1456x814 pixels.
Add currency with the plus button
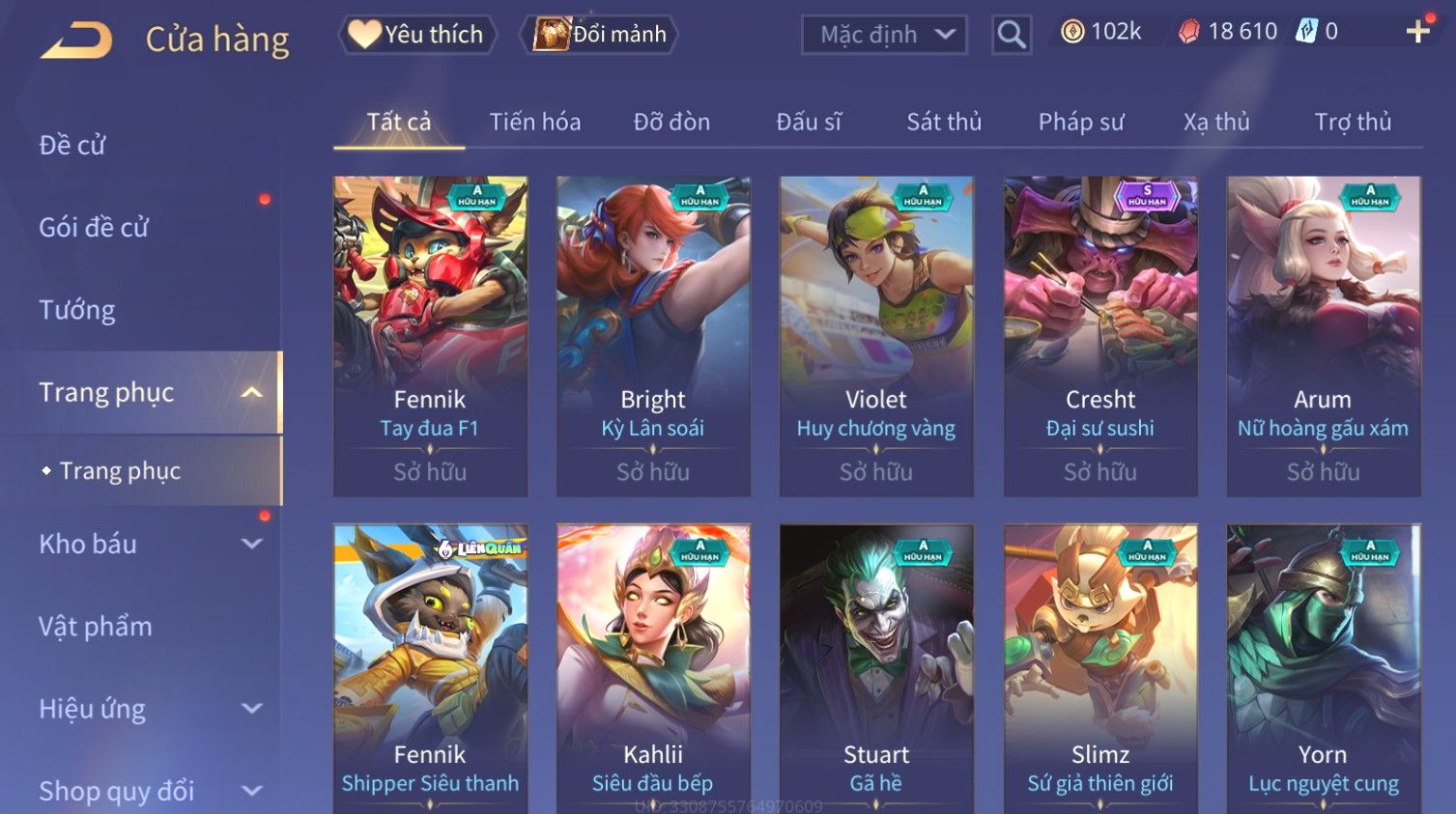pyautogui.click(x=1417, y=32)
